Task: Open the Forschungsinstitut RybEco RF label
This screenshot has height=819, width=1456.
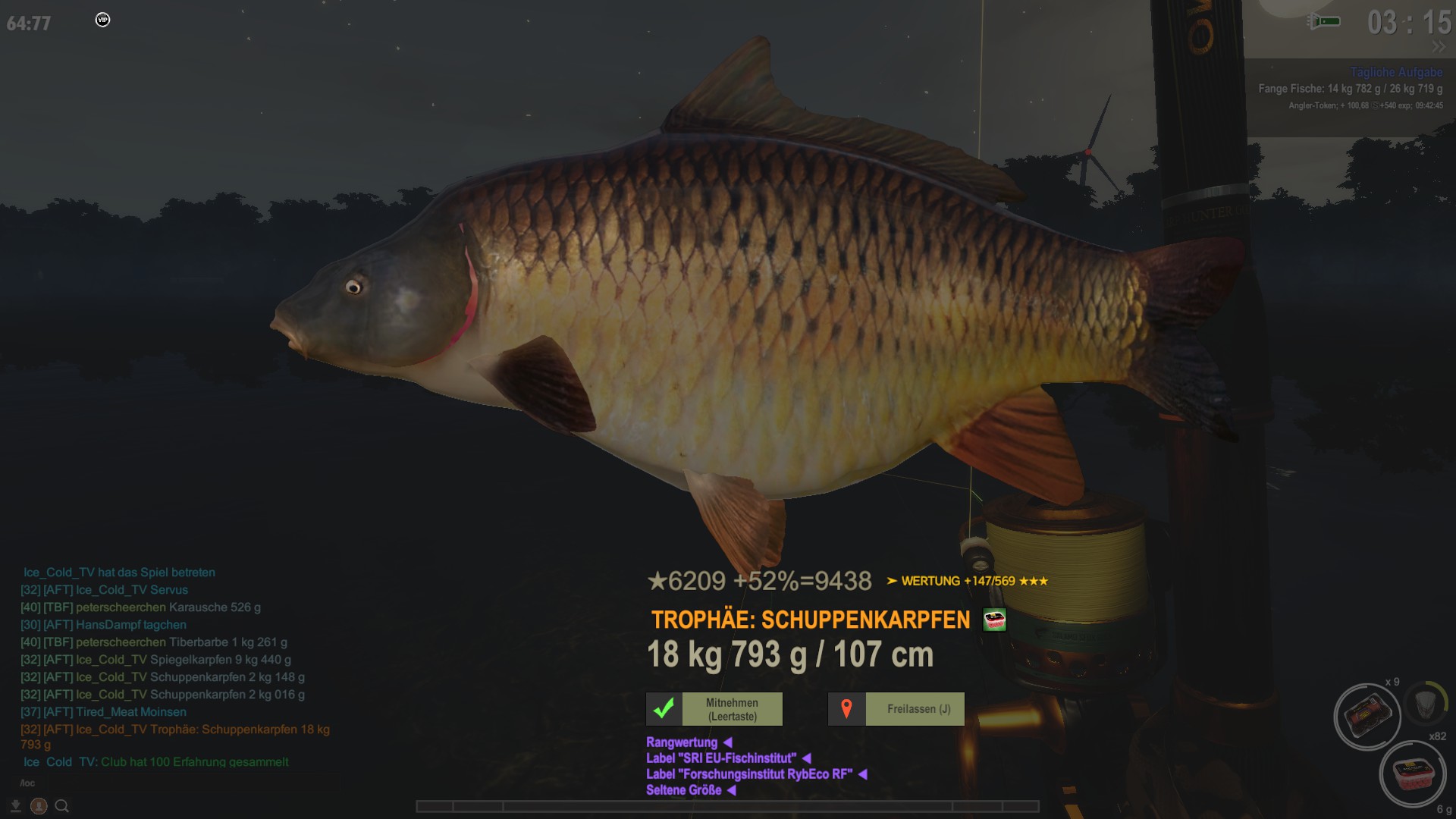Action: click(x=749, y=774)
